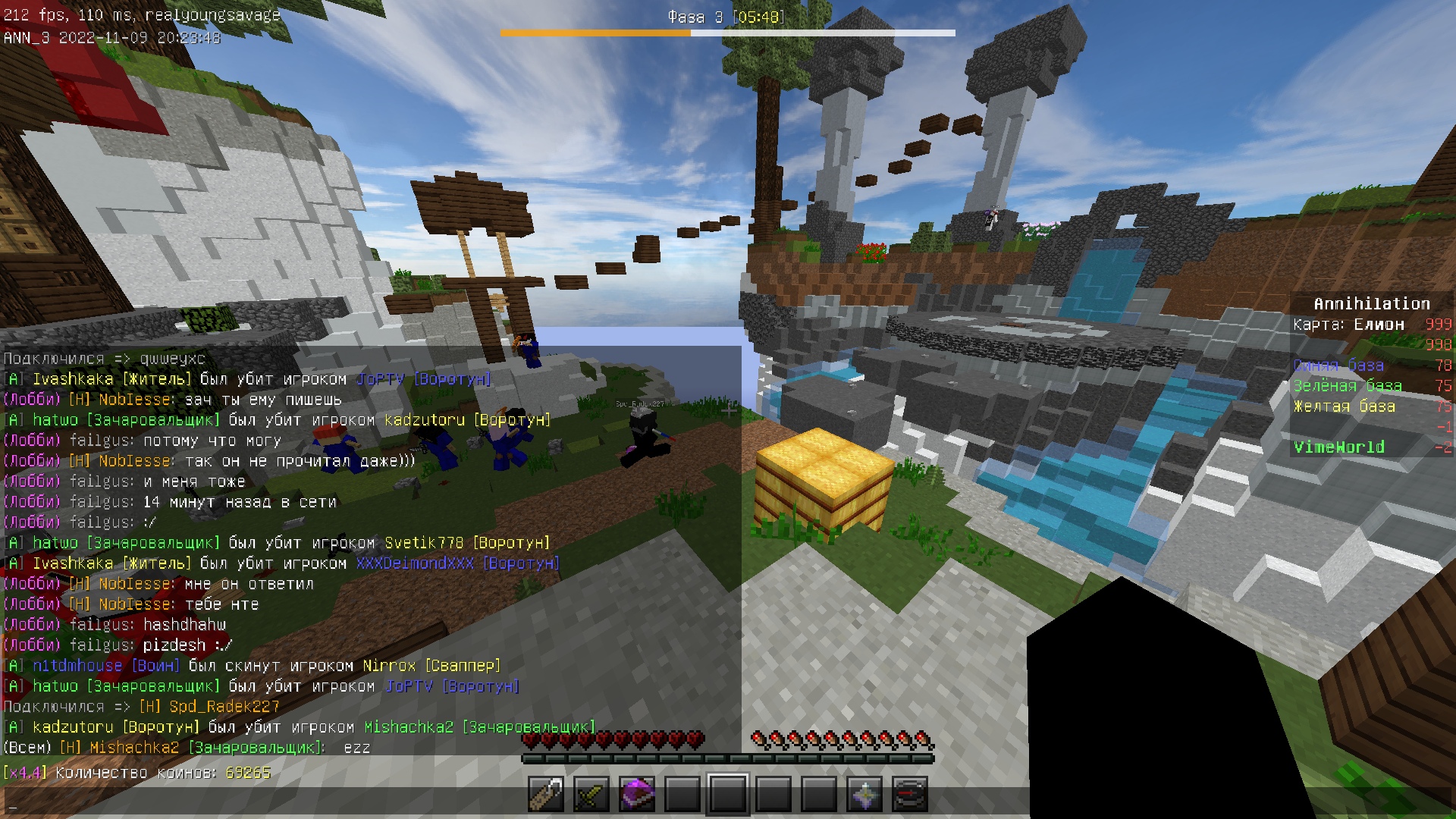Click the Карта: Елион map label
This screenshot has height=819, width=1456.
(x=1348, y=324)
